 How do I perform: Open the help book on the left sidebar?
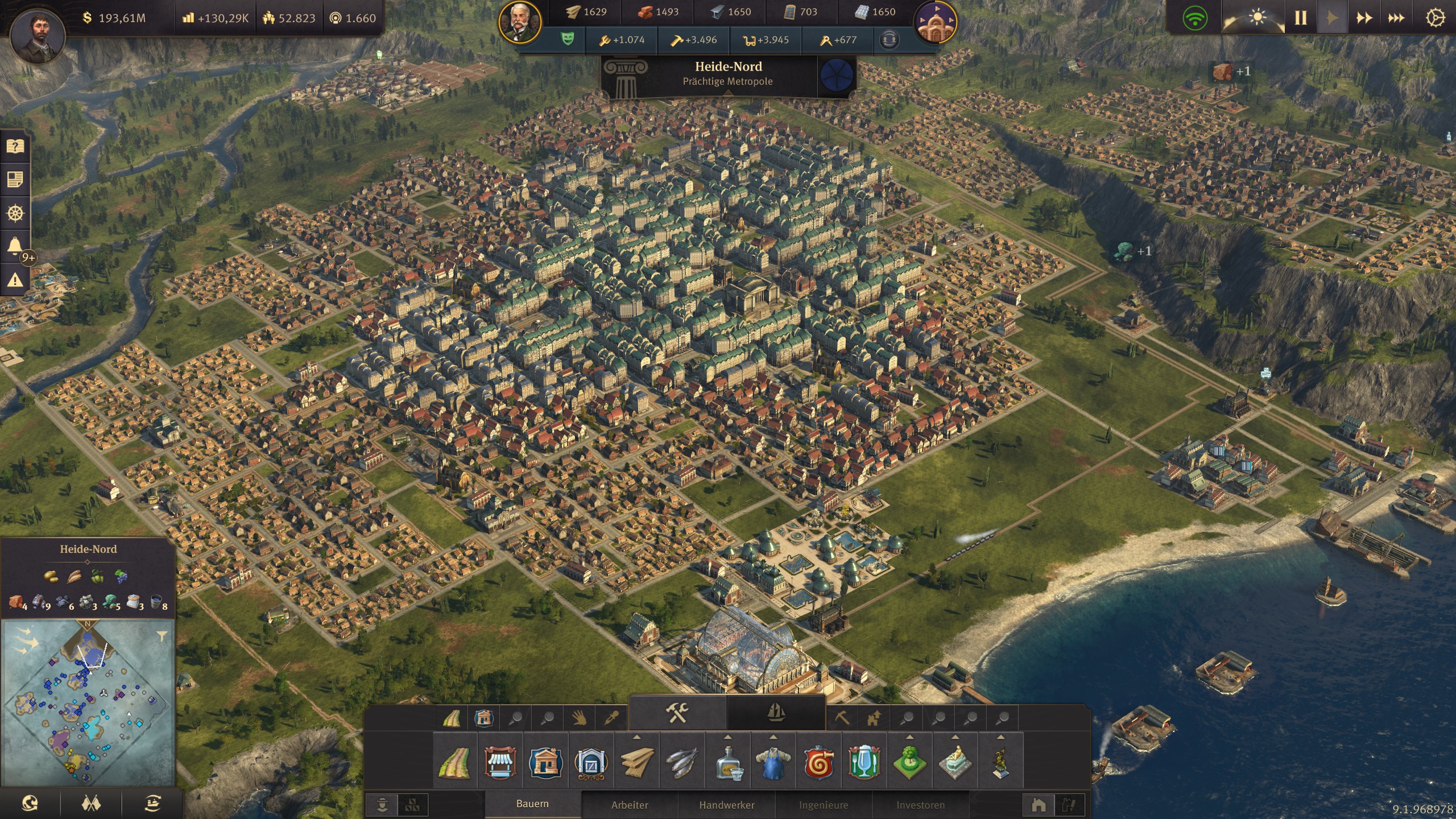pos(15,147)
